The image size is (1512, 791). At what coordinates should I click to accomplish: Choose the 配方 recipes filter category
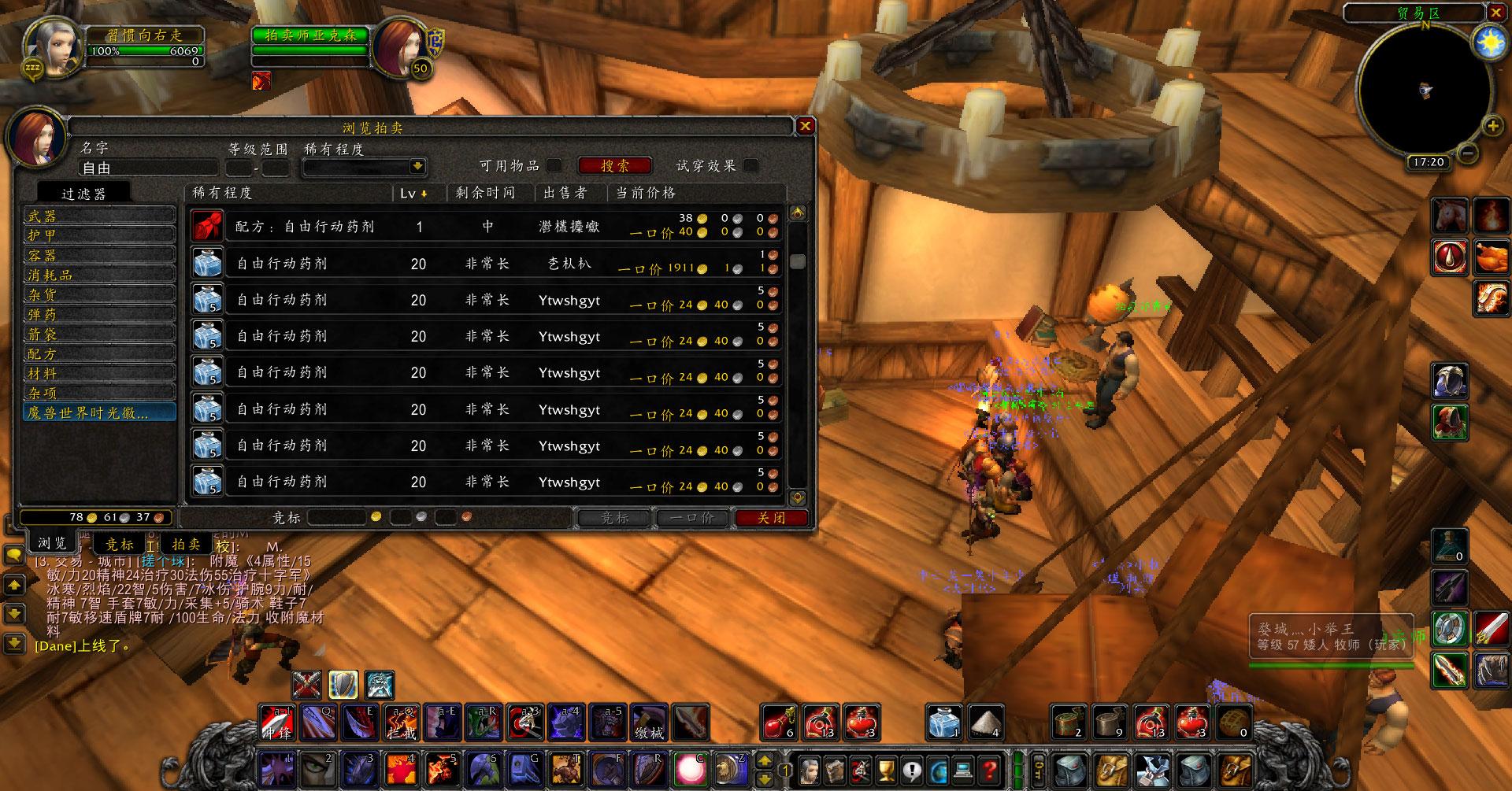click(x=99, y=354)
